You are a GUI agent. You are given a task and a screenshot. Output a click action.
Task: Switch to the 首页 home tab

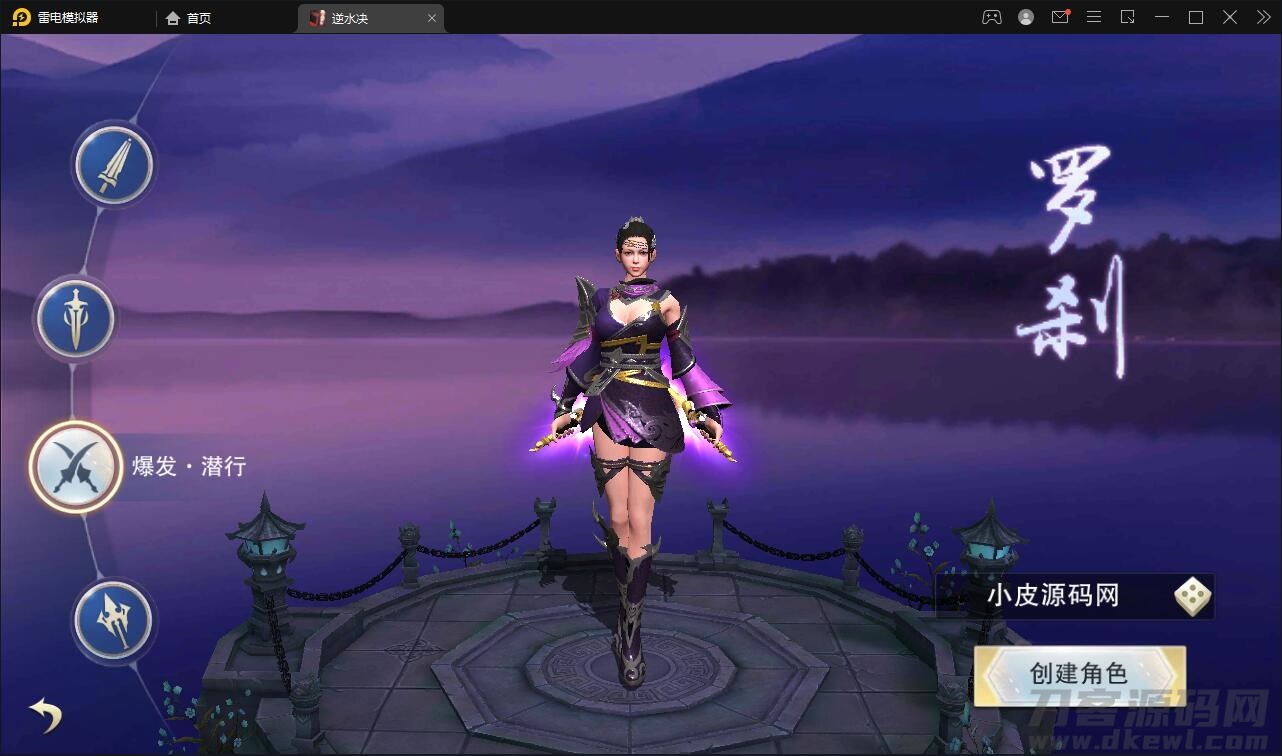pyautogui.click(x=189, y=18)
